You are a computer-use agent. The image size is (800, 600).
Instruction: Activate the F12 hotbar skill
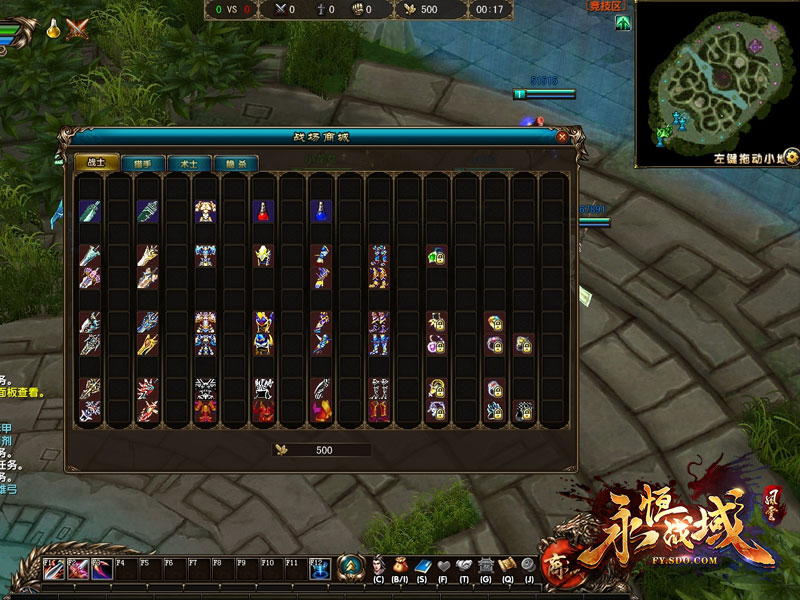pyautogui.click(x=320, y=569)
